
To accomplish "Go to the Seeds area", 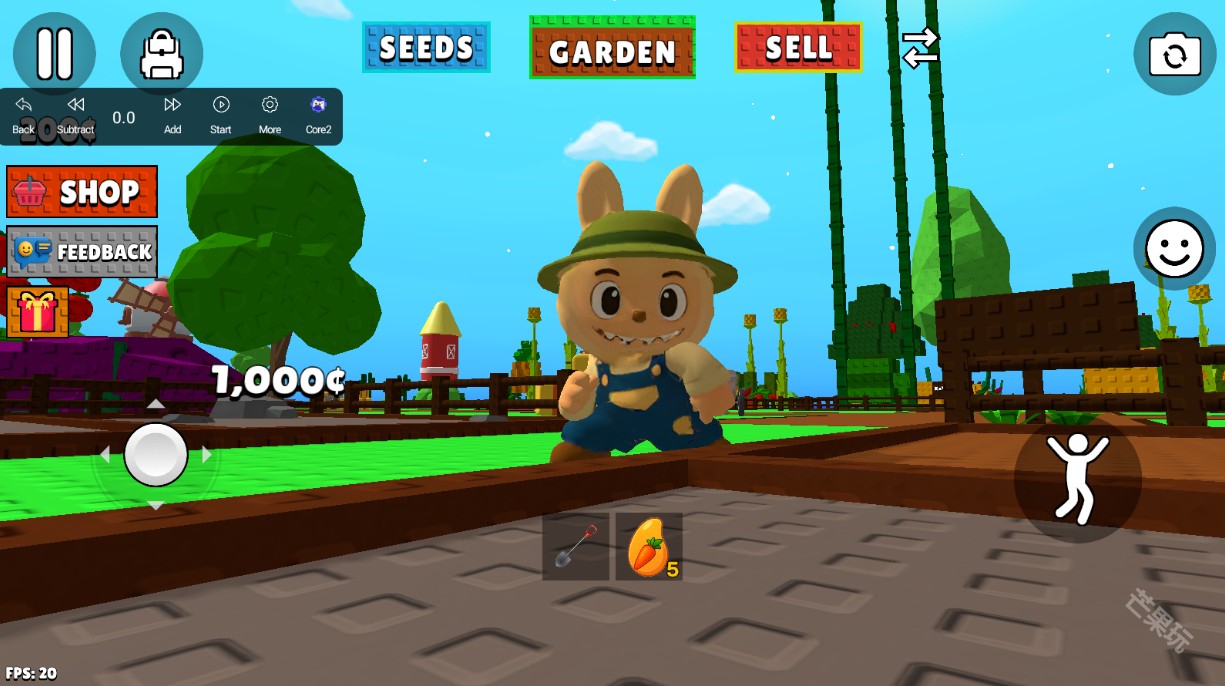I will 426,47.
